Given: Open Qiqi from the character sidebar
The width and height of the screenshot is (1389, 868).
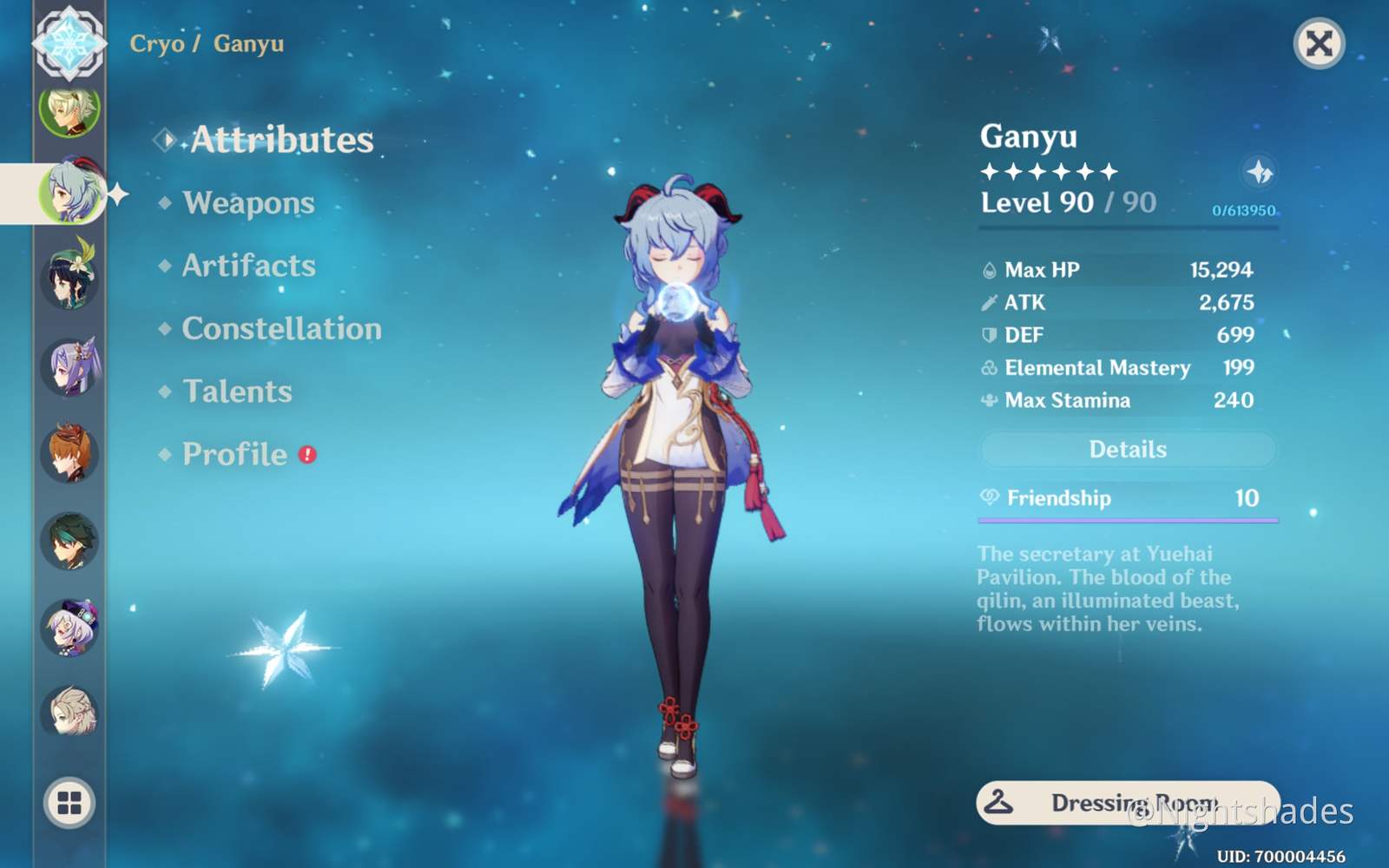Looking at the screenshot, I should tap(69, 627).
